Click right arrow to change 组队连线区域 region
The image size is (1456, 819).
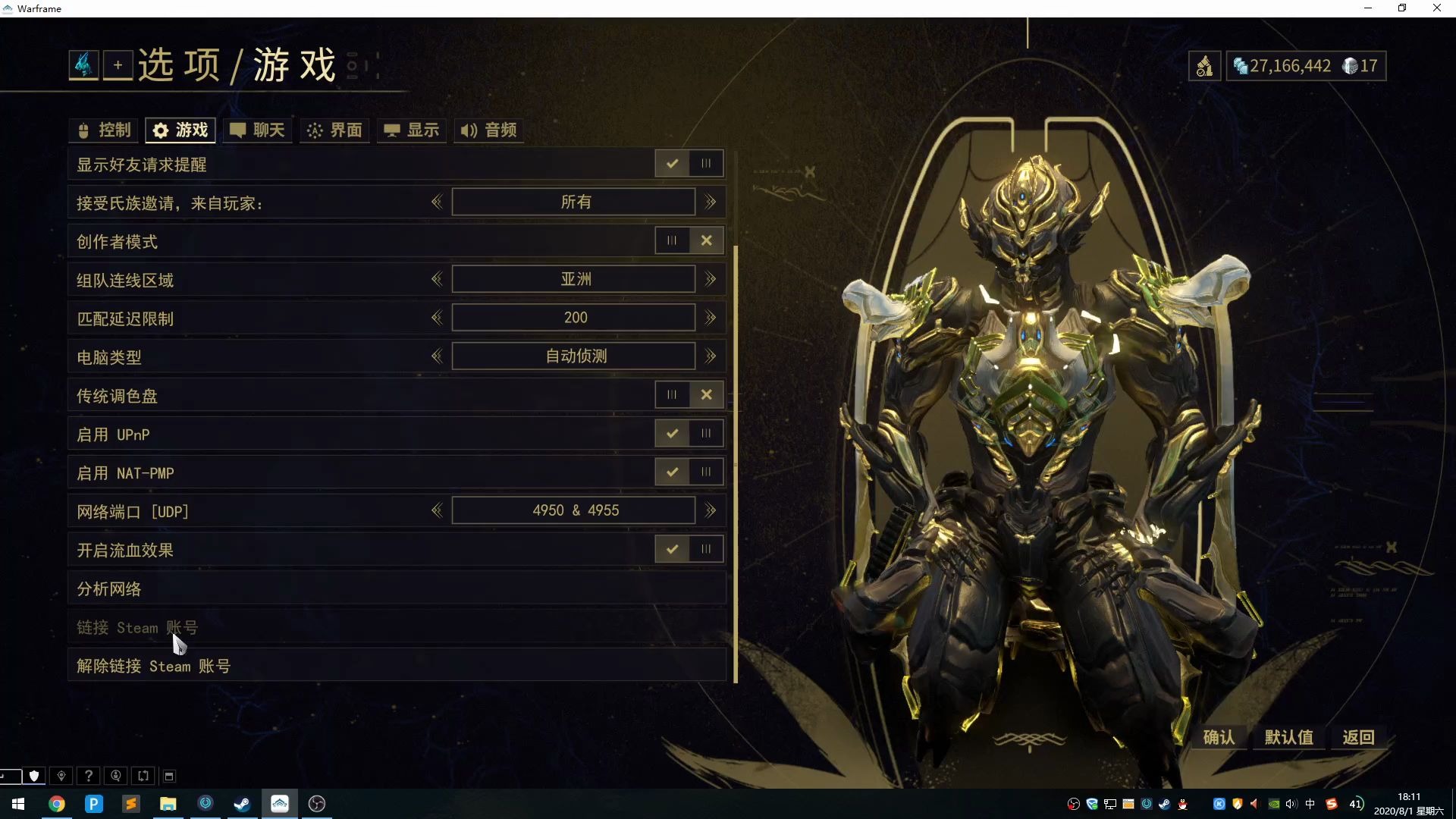710,279
